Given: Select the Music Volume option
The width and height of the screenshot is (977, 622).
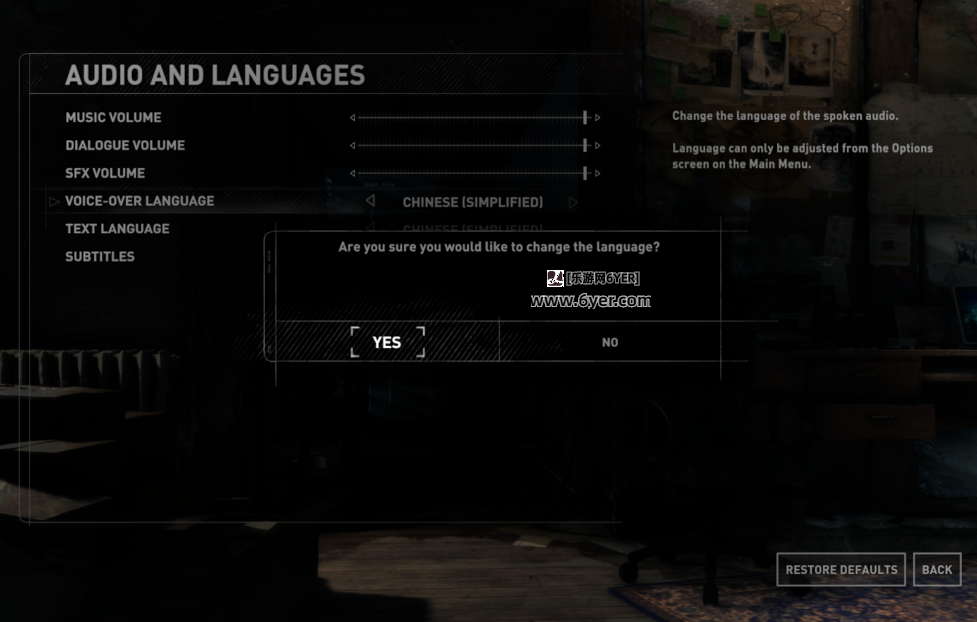Looking at the screenshot, I should click(x=113, y=118).
